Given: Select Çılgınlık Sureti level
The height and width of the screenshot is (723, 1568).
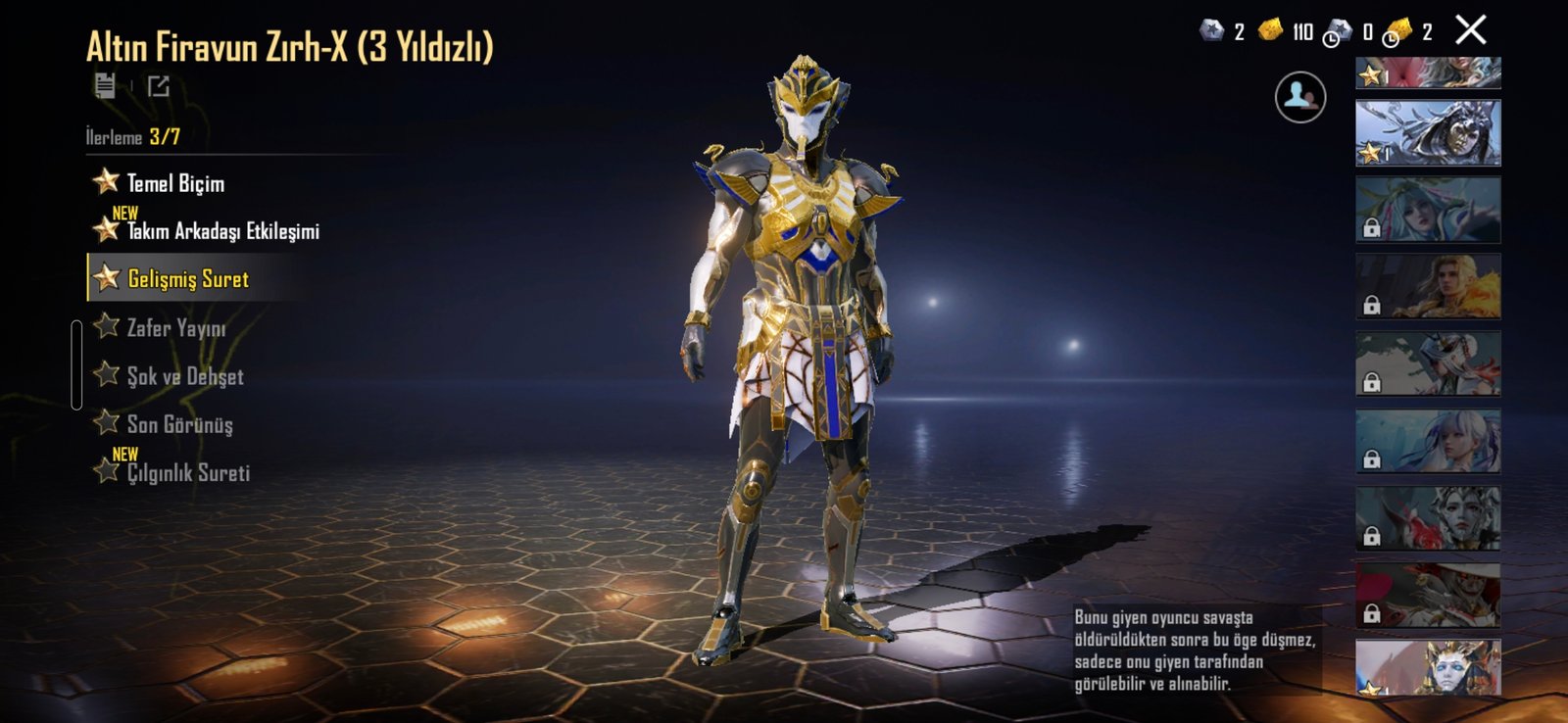Looking at the screenshot, I should (x=187, y=472).
